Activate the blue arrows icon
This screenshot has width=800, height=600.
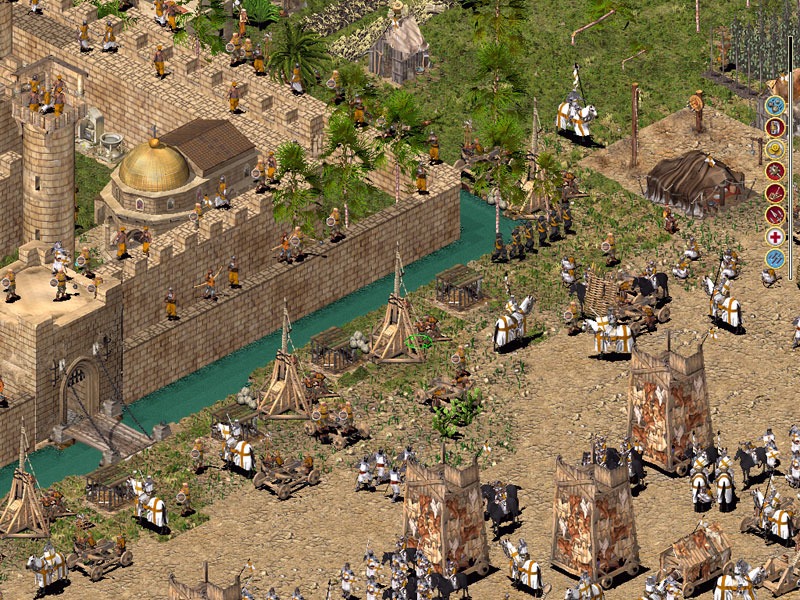(775, 259)
